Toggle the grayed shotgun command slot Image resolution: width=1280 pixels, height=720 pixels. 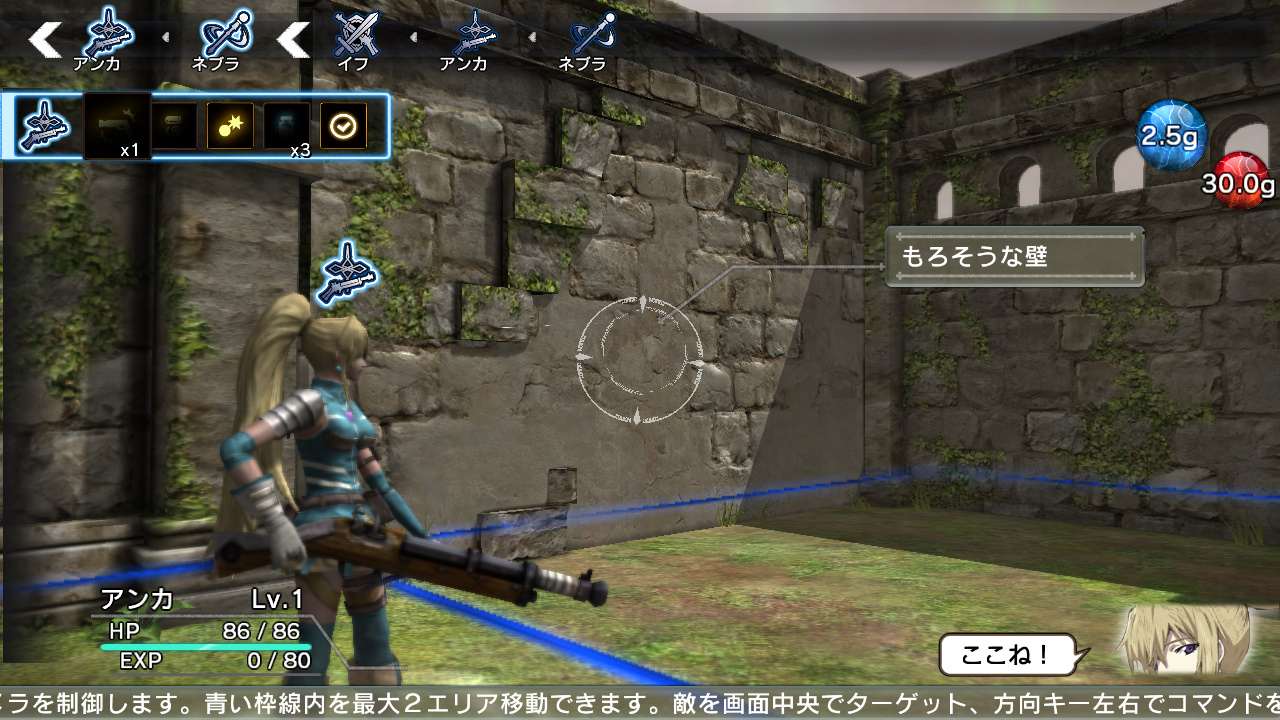pyautogui.click(x=175, y=125)
